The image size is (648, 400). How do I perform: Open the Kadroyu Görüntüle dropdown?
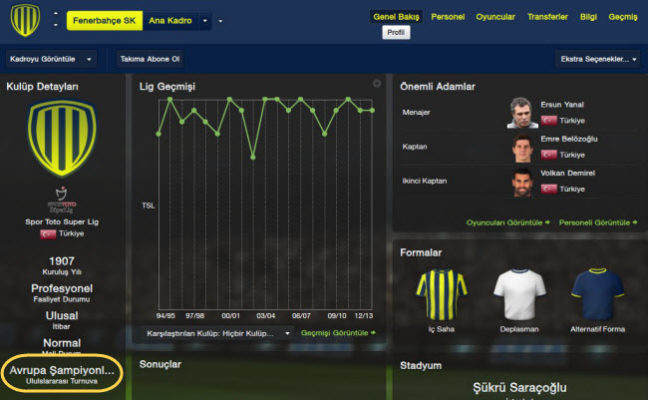coord(51,59)
